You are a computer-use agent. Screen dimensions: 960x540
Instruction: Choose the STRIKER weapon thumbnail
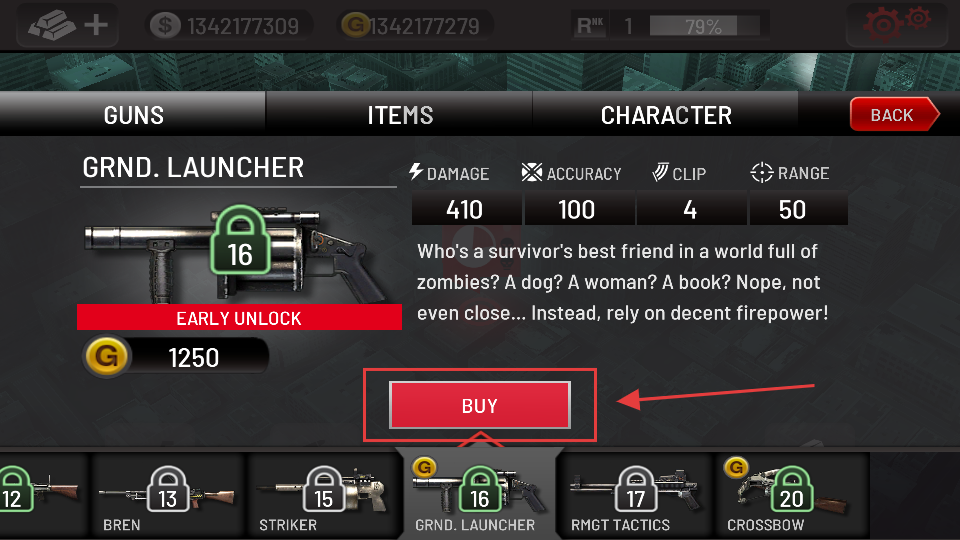323,496
